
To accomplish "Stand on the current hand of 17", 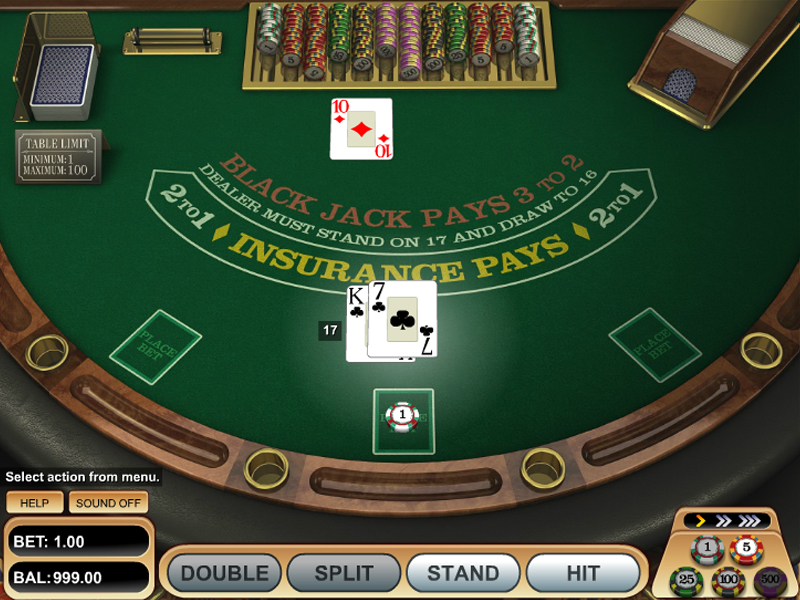I will 463,573.
